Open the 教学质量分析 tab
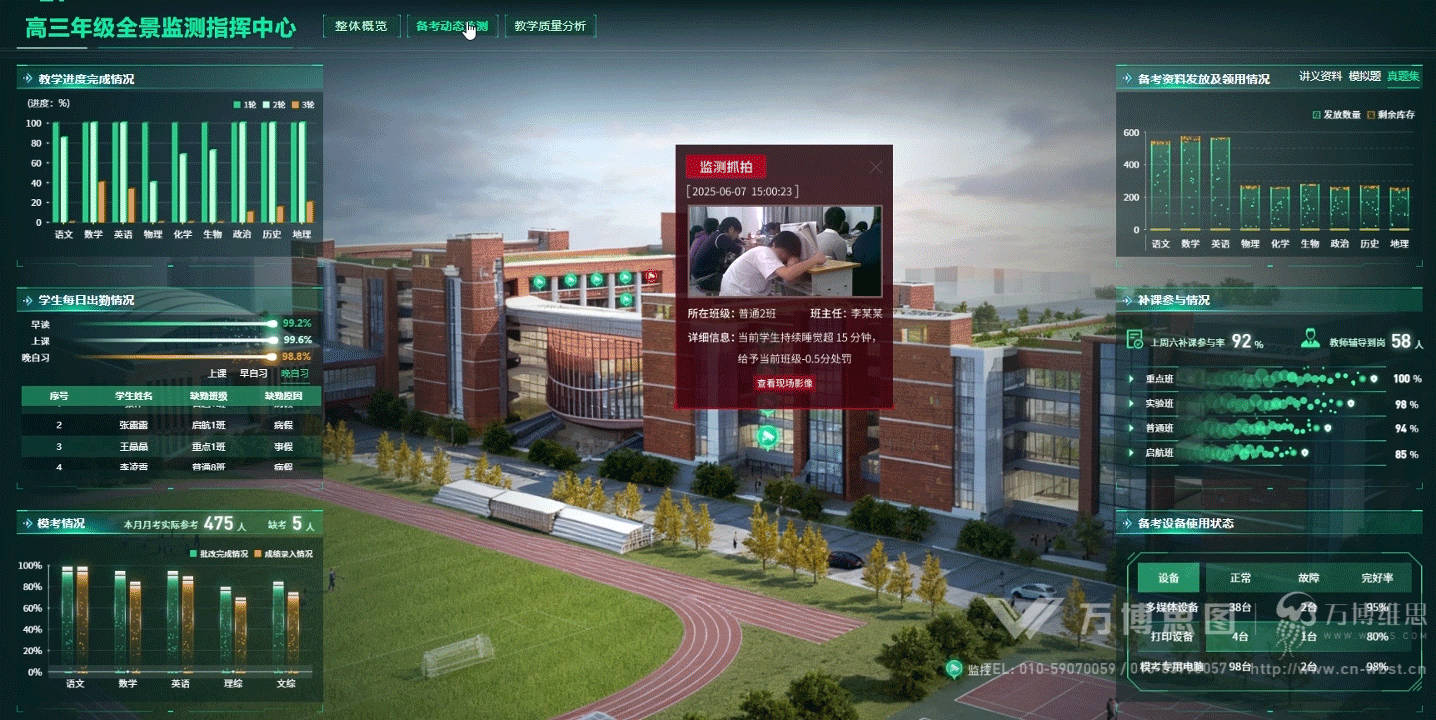The image size is (1436, 720). point(550,27)
